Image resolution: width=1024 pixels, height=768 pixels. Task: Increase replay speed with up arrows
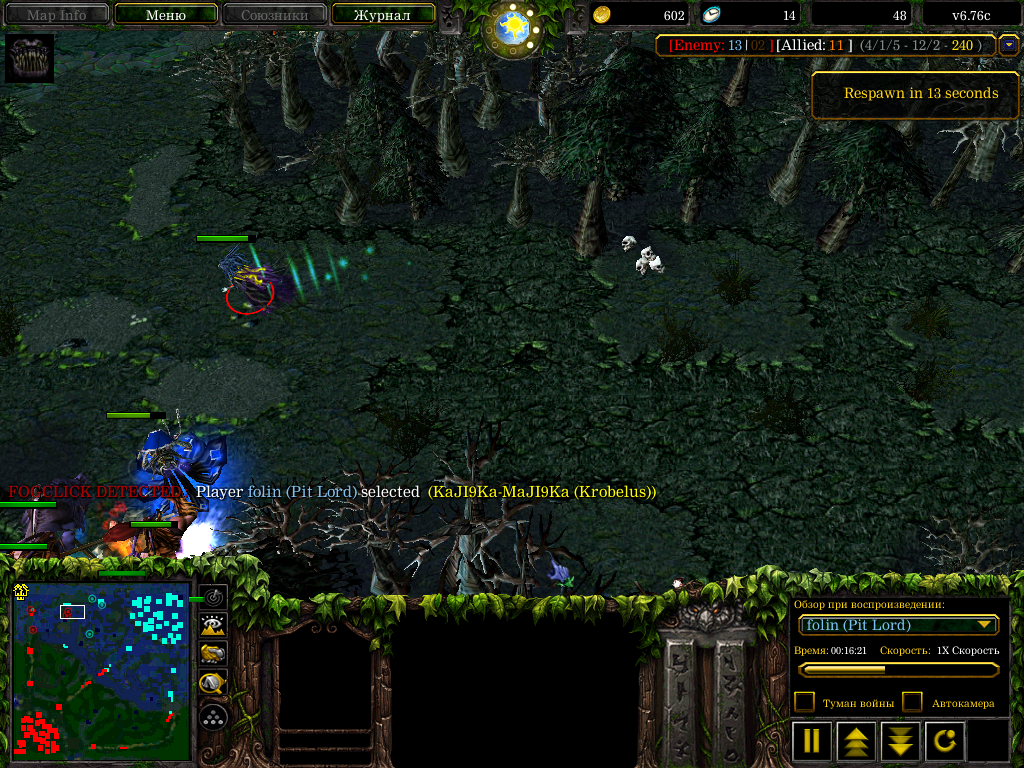[x=856, y=741]
